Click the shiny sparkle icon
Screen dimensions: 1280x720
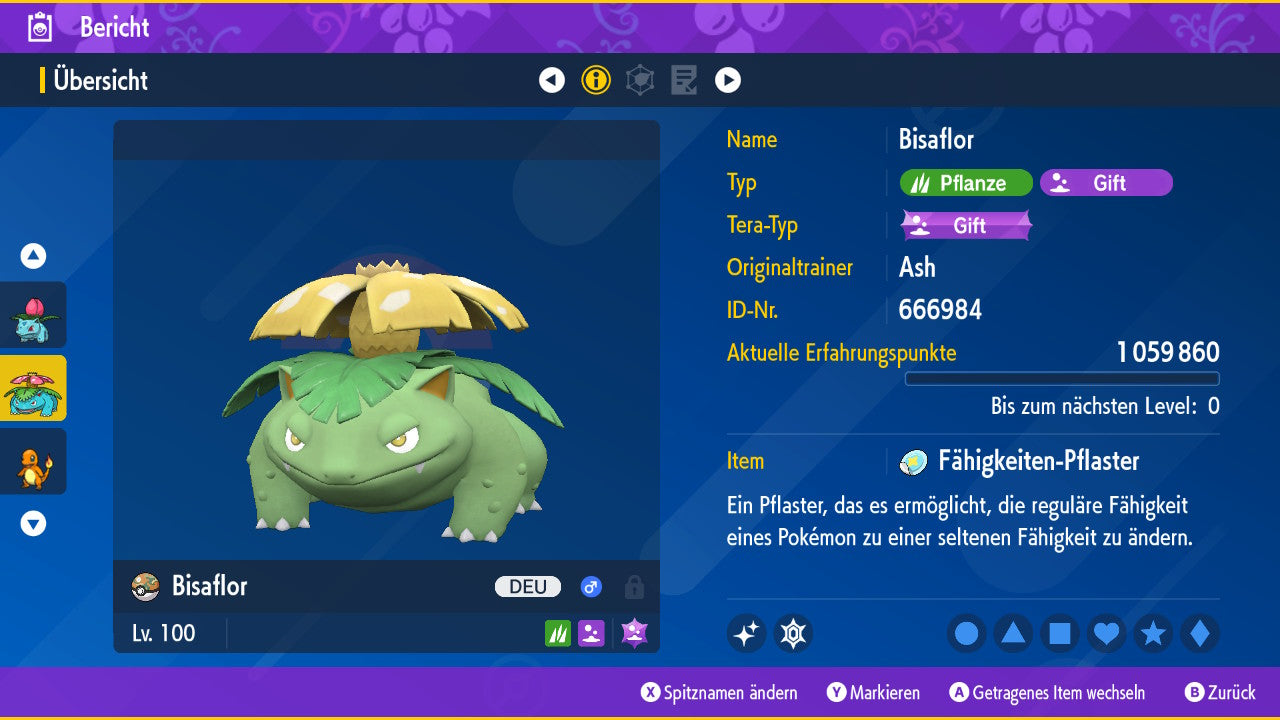[x=746, y=634]
